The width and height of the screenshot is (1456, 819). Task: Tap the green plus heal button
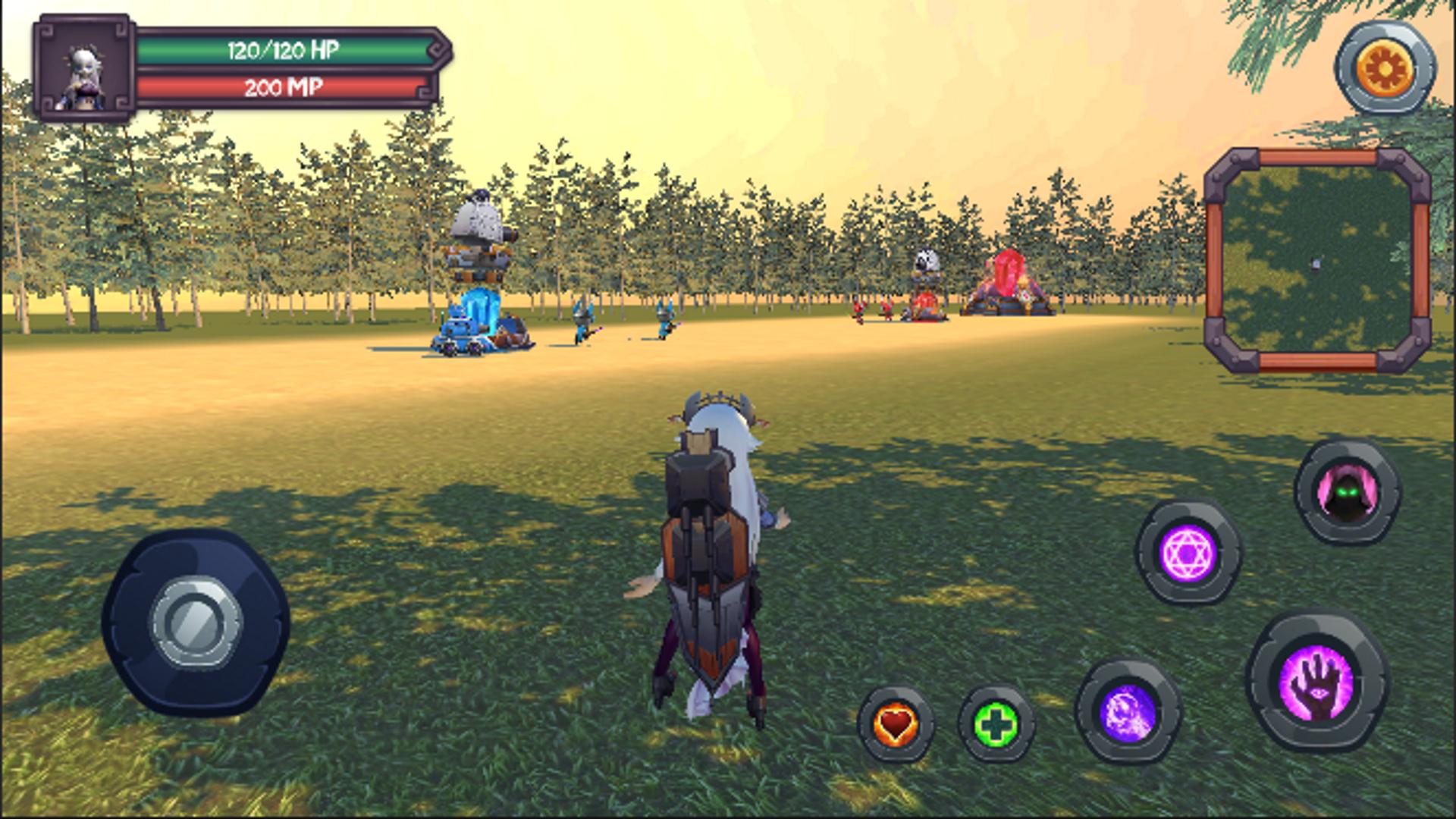(996, 723)
